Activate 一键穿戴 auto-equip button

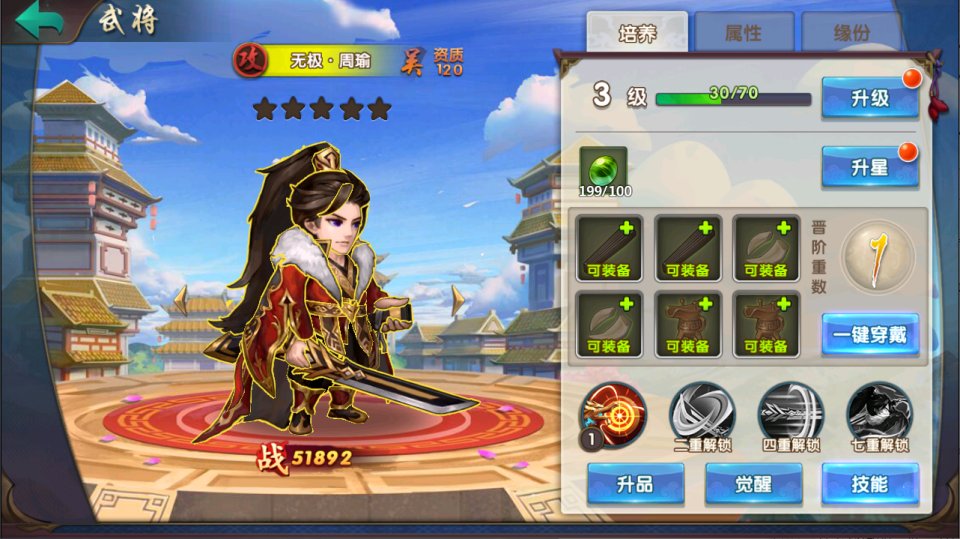(869, 335)
